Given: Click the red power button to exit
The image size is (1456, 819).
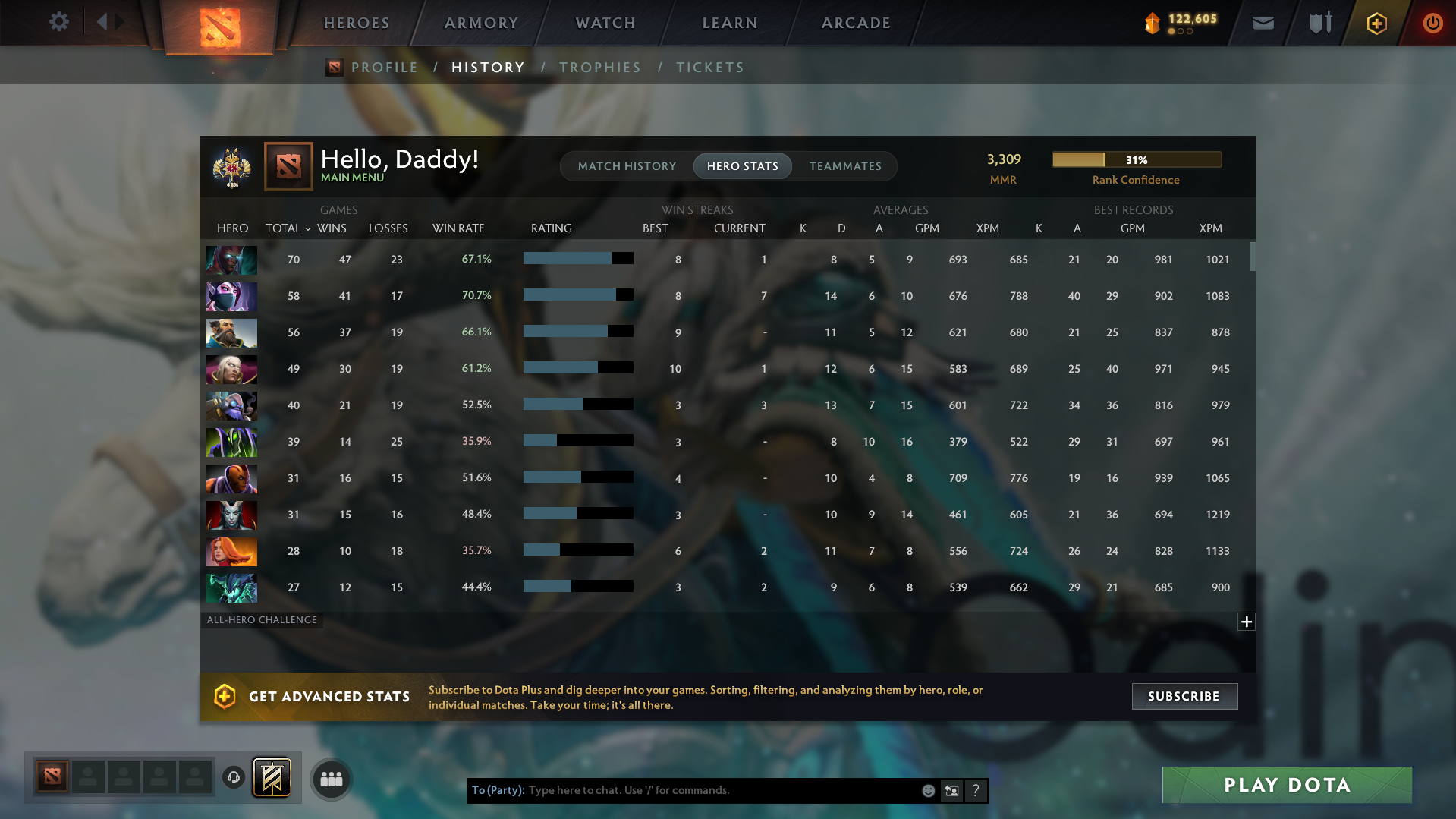Looking at the screenshot, I should [x=1432, y=23].
